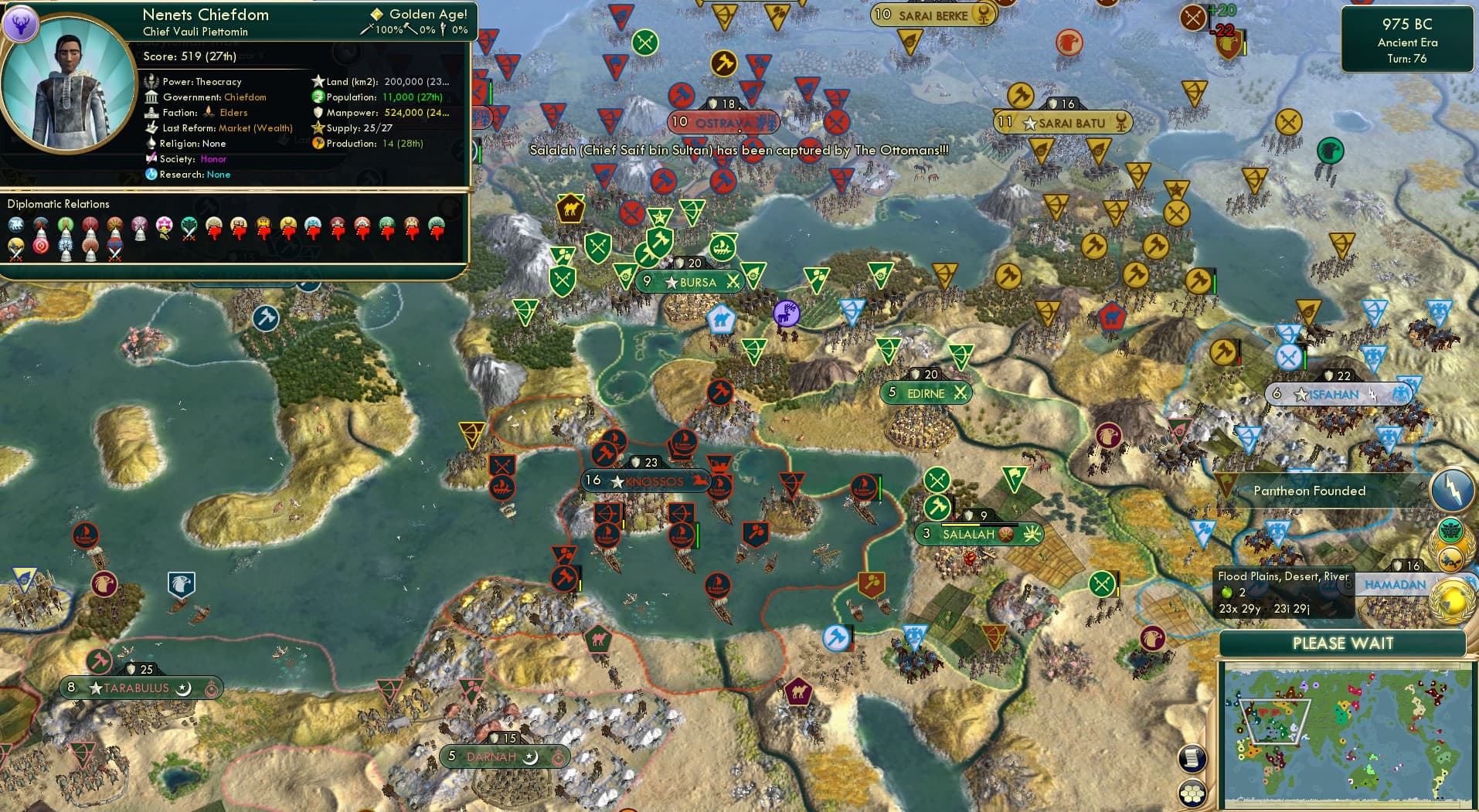Screen dimensions: 1479x812
Task: Select the Bursa city banner
Action: click(x=688, y=281)
